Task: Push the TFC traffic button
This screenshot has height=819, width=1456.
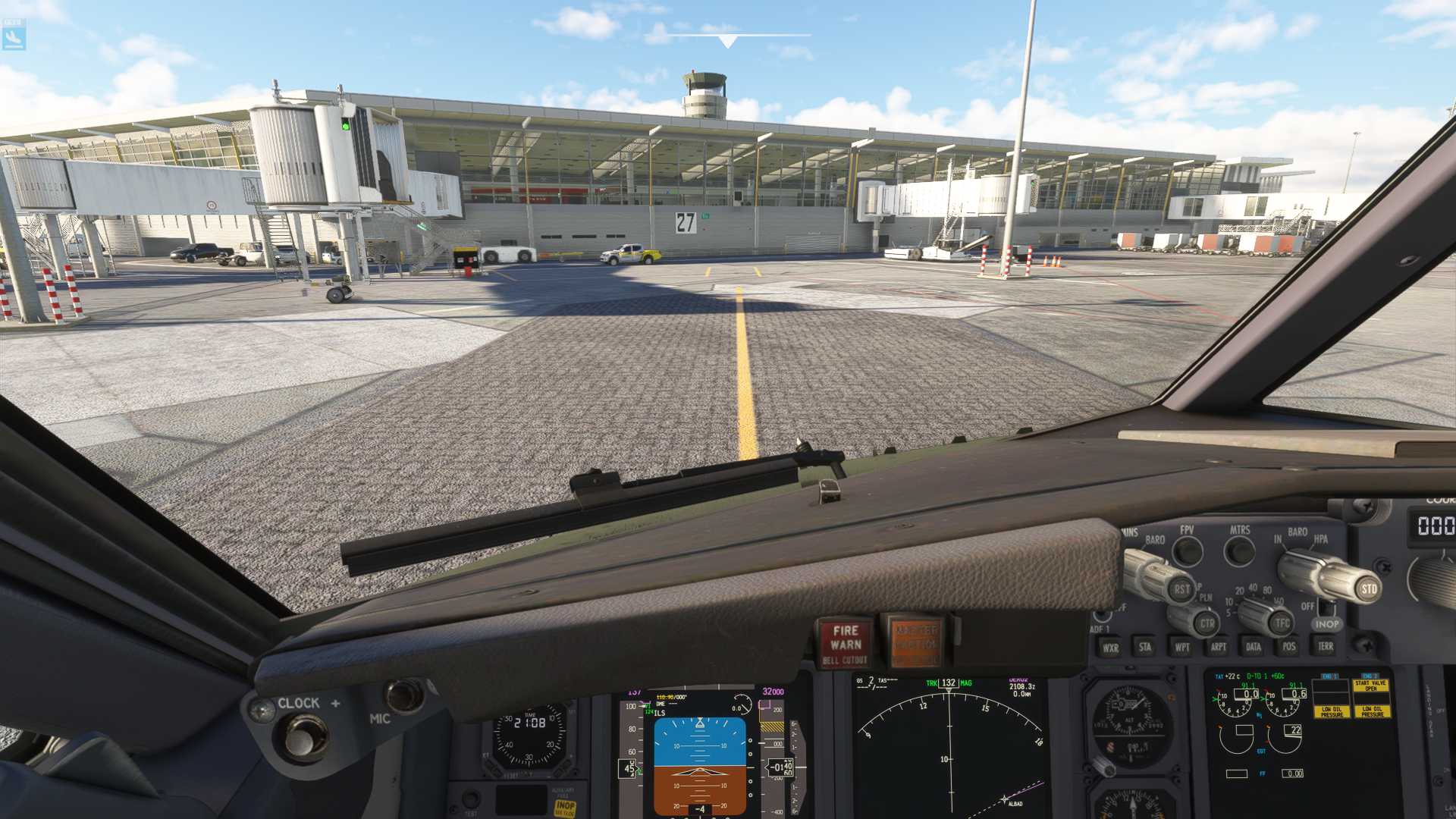Action: (1282, 623)
